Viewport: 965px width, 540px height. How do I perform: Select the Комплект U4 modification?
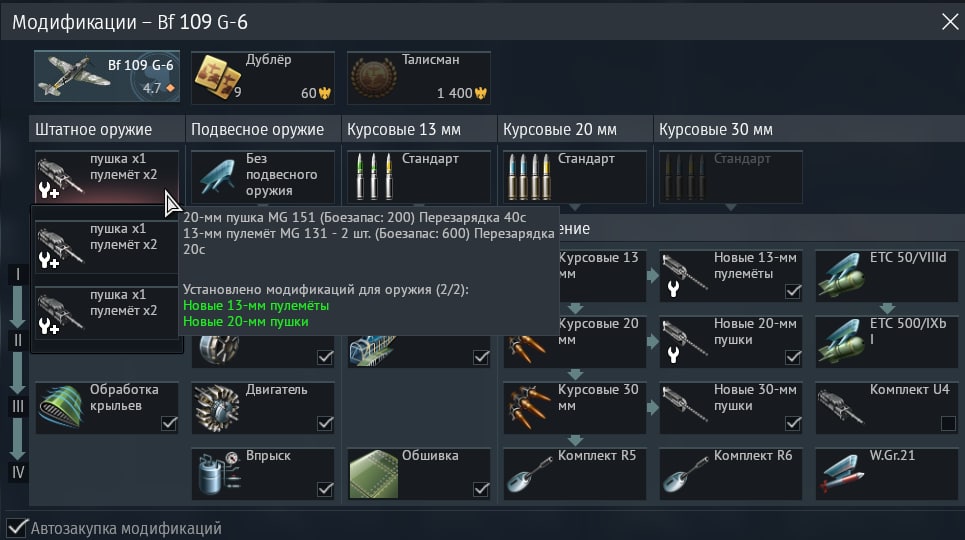coord(887,407)
